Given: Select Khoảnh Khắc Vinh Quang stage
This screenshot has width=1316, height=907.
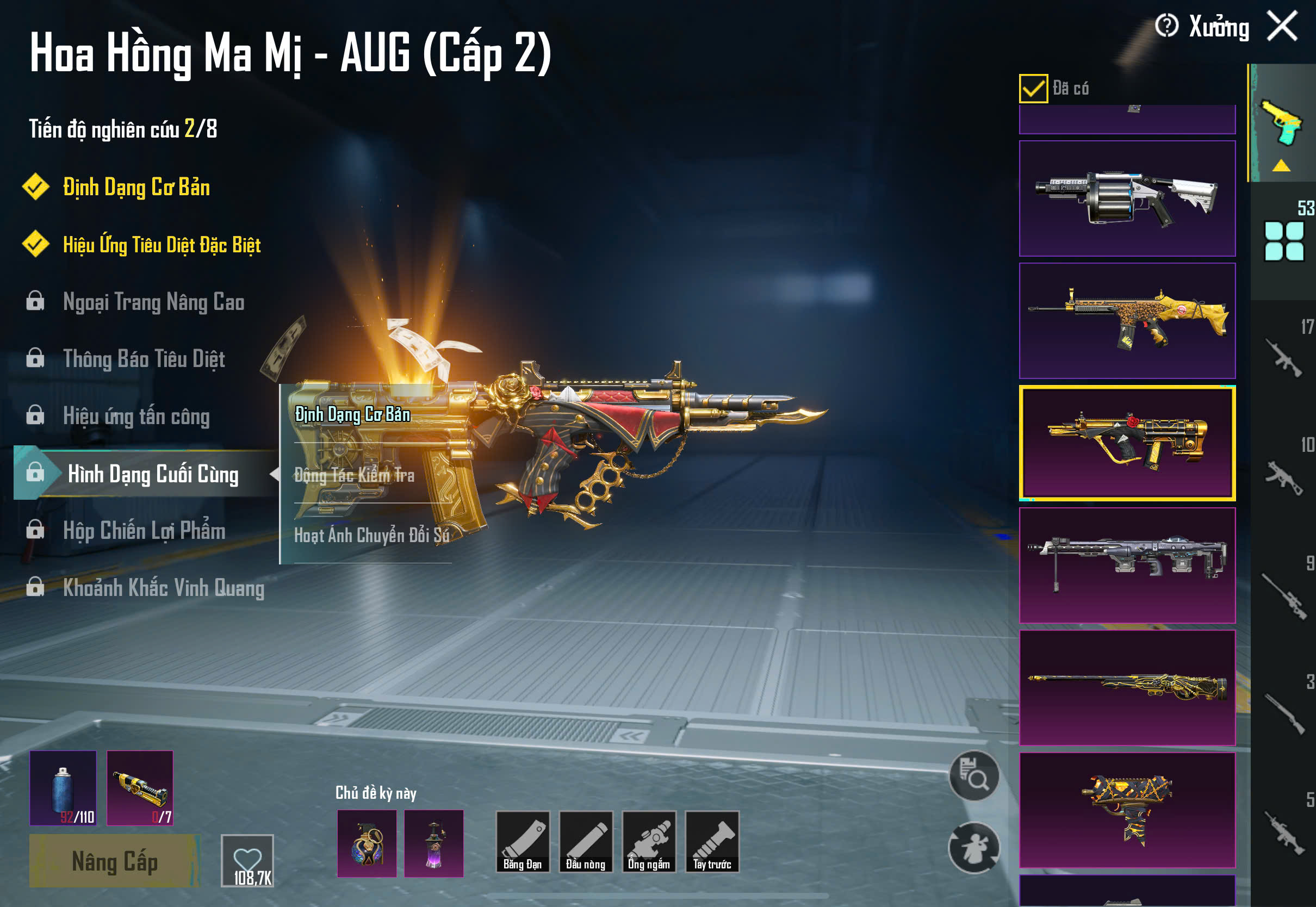Looking at the screenshot, I should pos(163,588).
